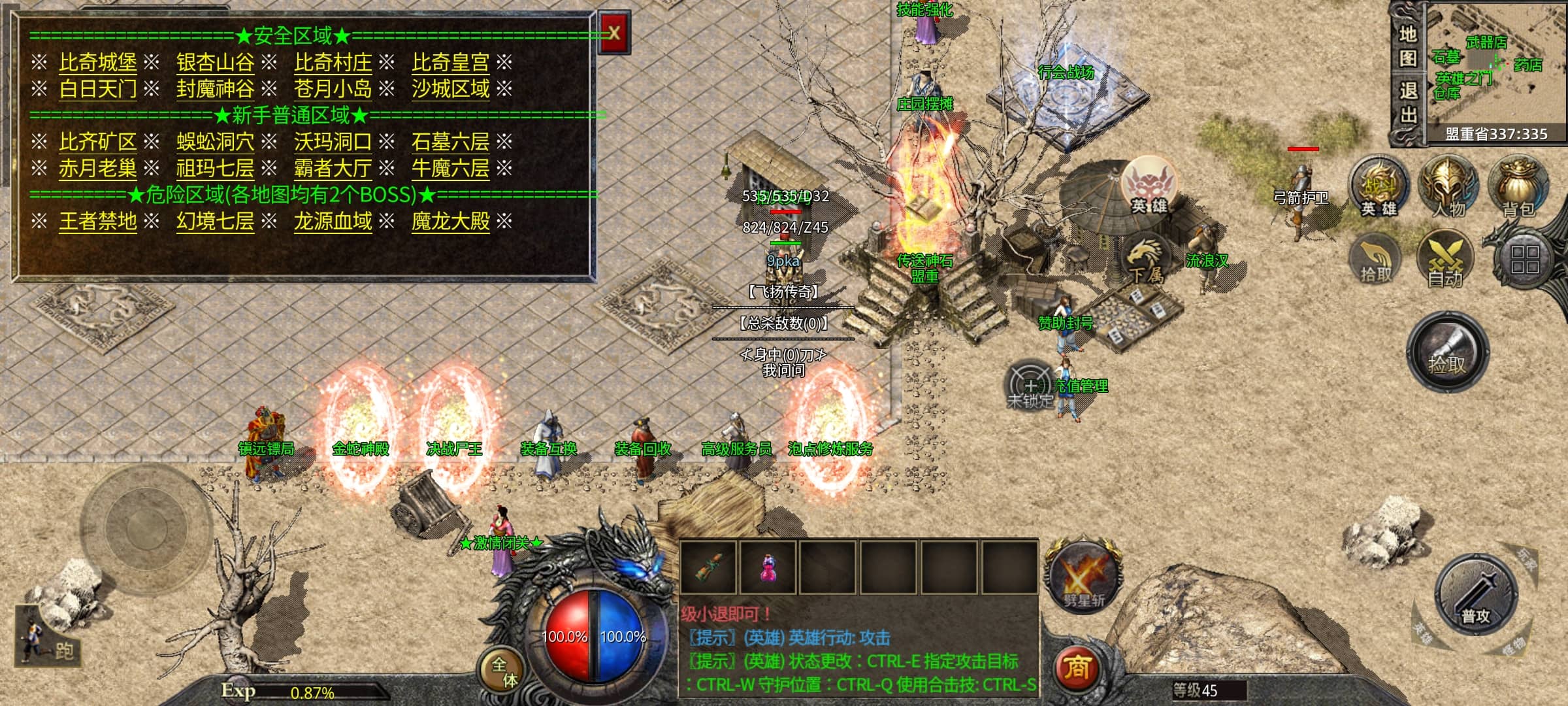The width and height of the screenshot is (1568, 706).
Task: Close the teleport destination panel
Action: pyautogui.click(x=614, y=33)
